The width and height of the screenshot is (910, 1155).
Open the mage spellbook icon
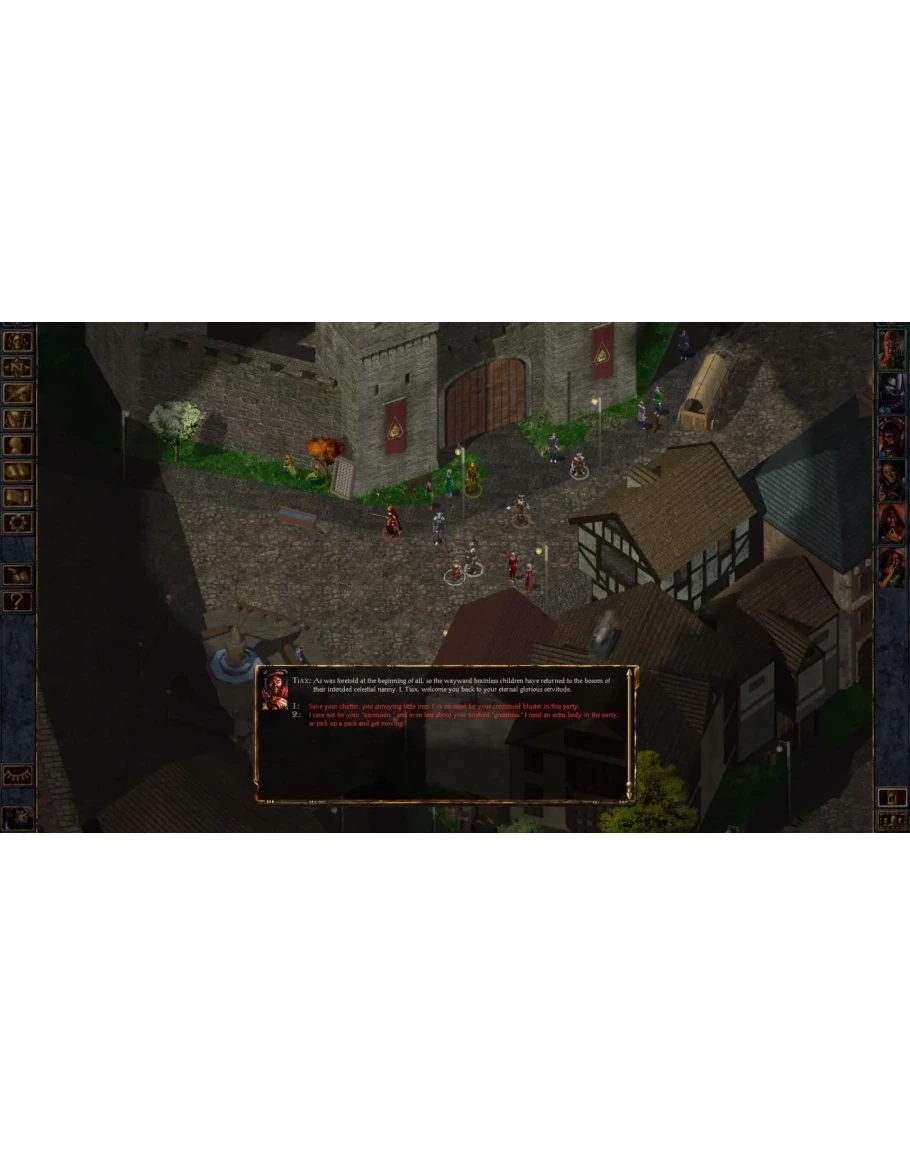tap(18, 471)
